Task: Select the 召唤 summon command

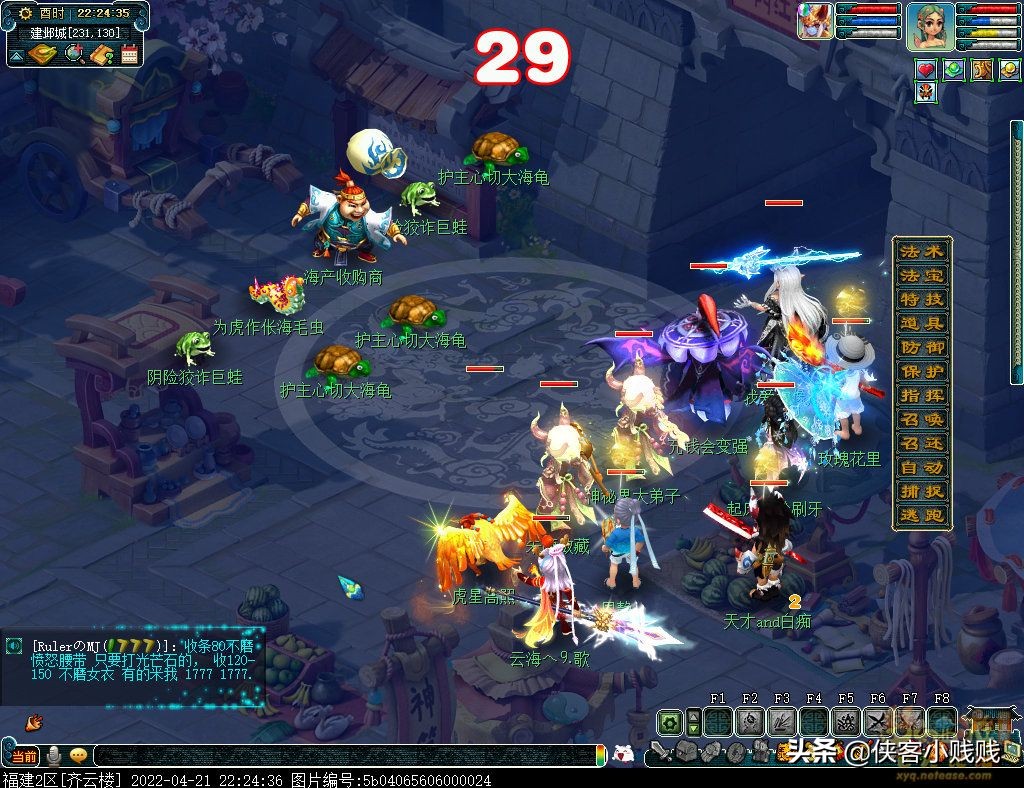Action: click(921, 419)
